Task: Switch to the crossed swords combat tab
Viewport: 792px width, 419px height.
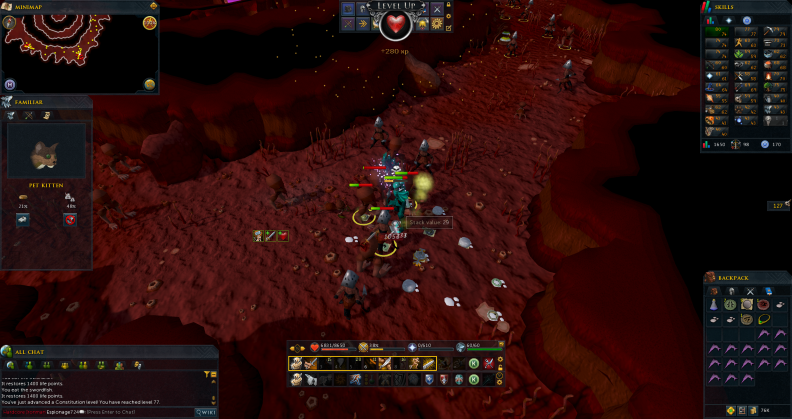Action: click(x=750, y=291)
